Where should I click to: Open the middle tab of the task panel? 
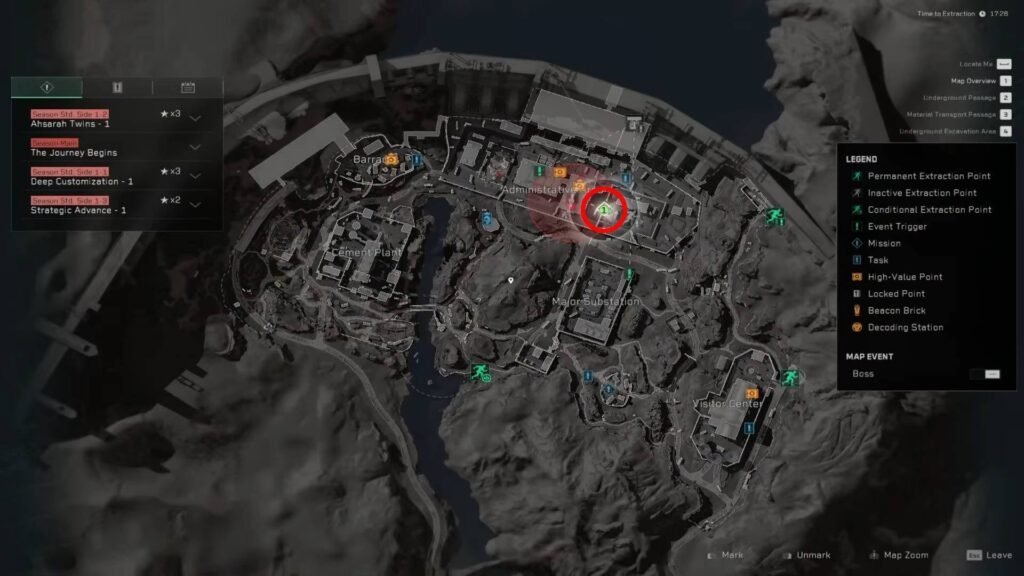point(117,87)
